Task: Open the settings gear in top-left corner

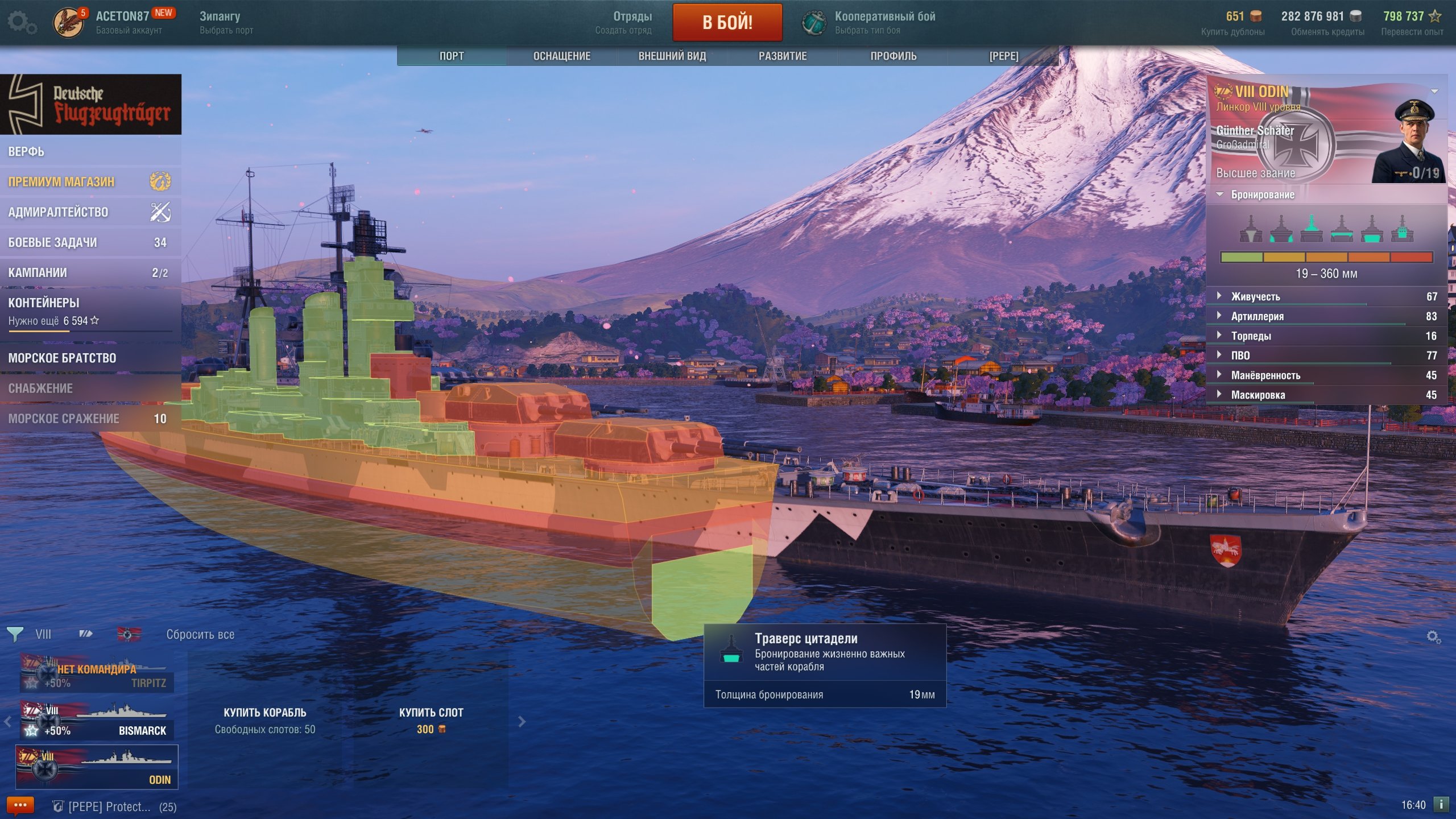Action: coord(22,23)
